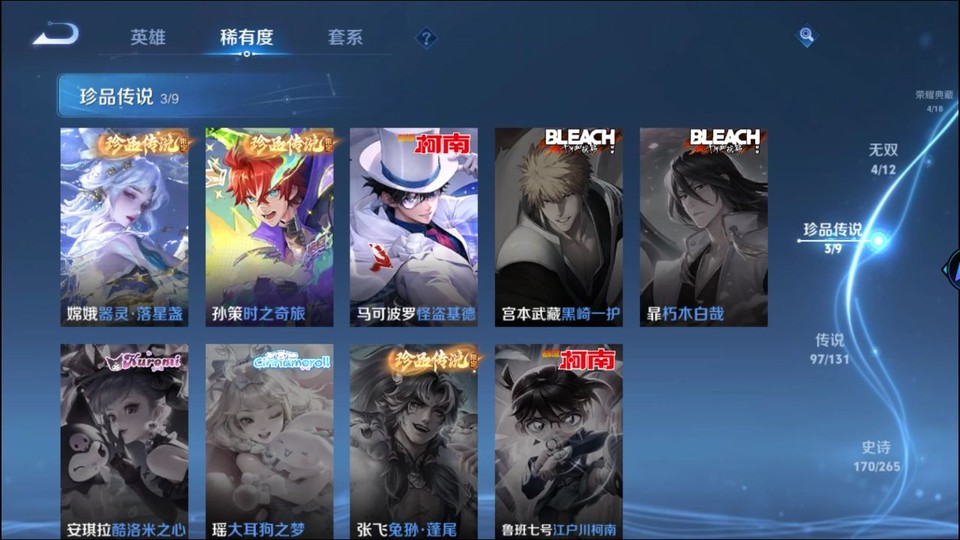Select 珍品传说 in the rarity sidebar

tap(832, 236)
